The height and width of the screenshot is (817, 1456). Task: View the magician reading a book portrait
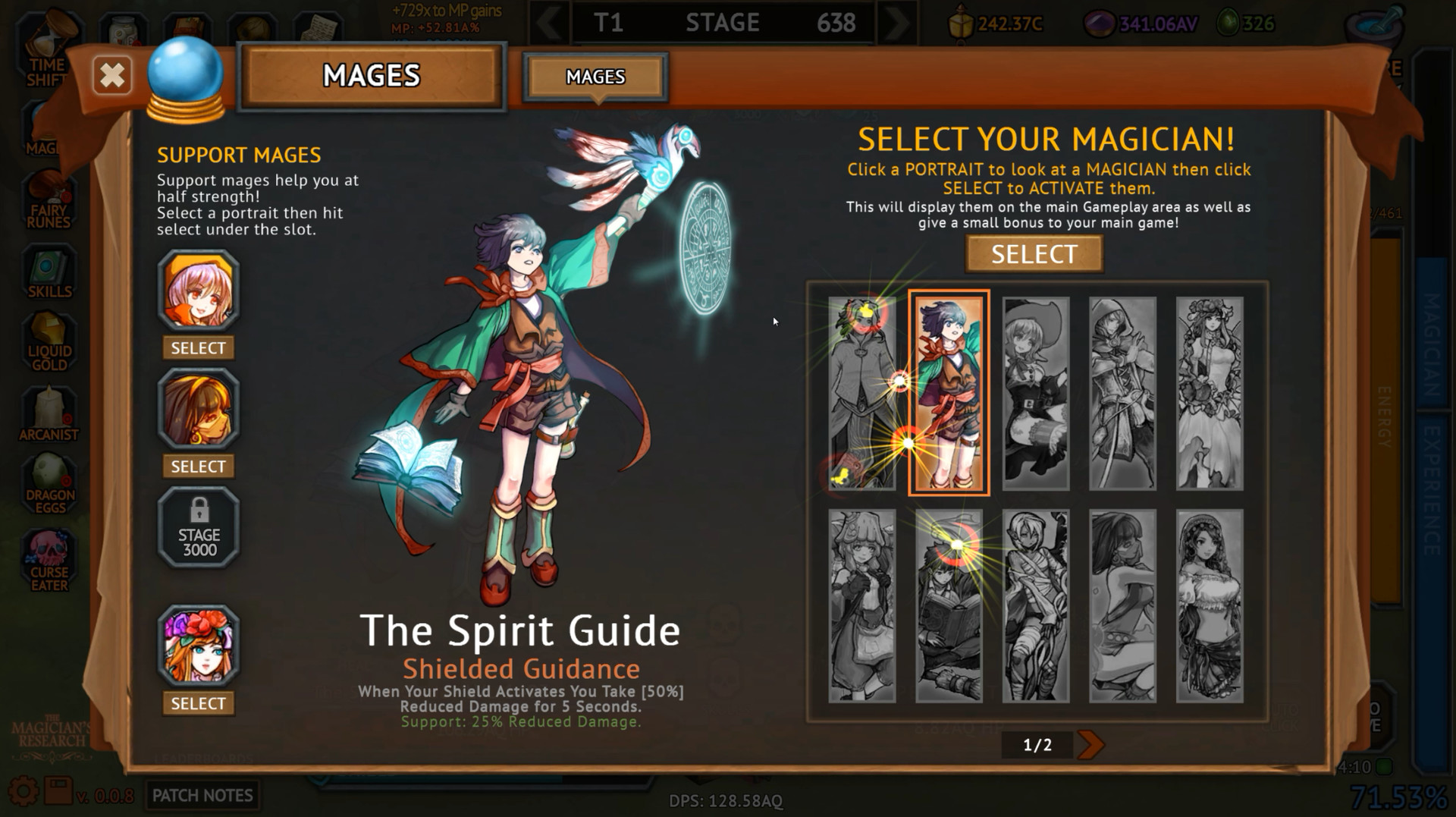[949, 605]
